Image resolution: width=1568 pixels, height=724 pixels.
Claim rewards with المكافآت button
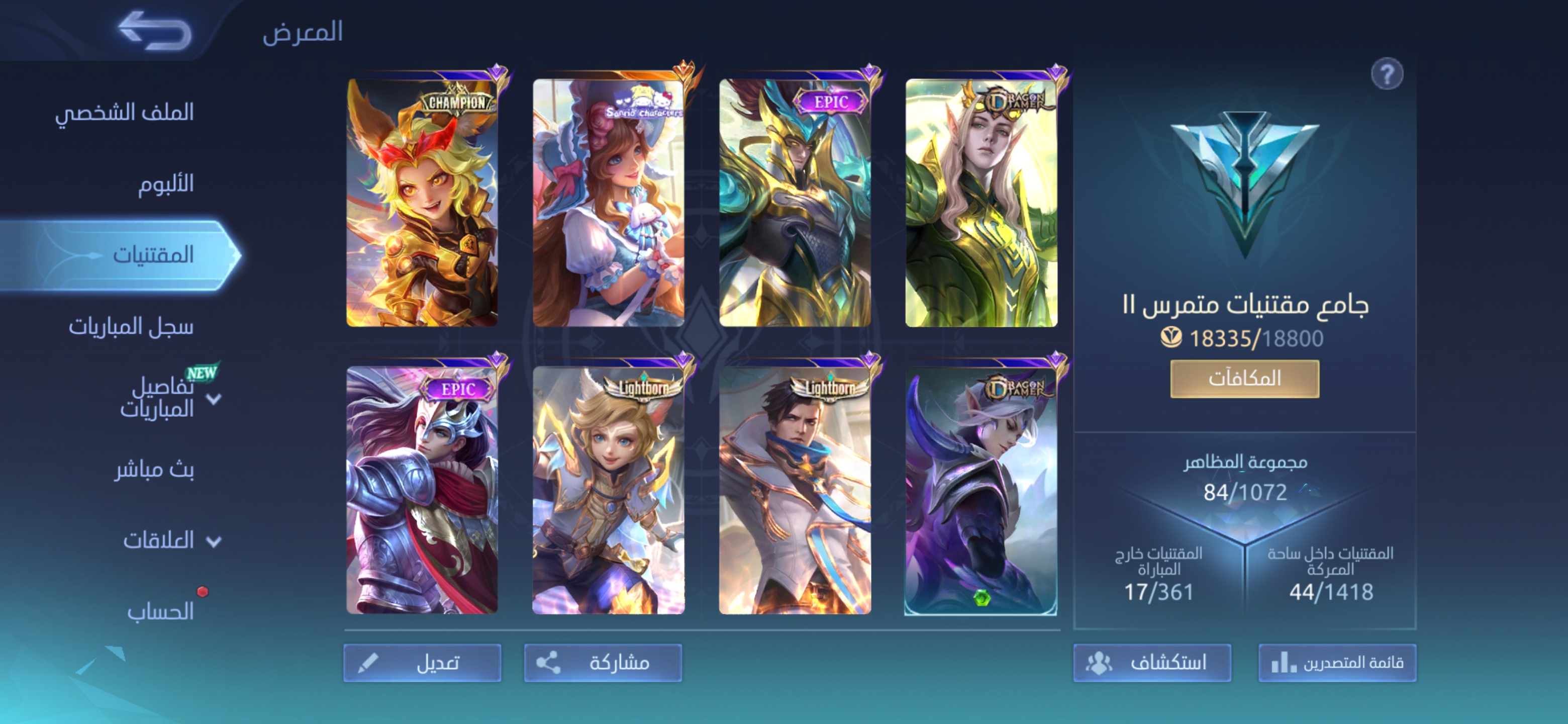pyautogui.click(x=1244, y=379)
